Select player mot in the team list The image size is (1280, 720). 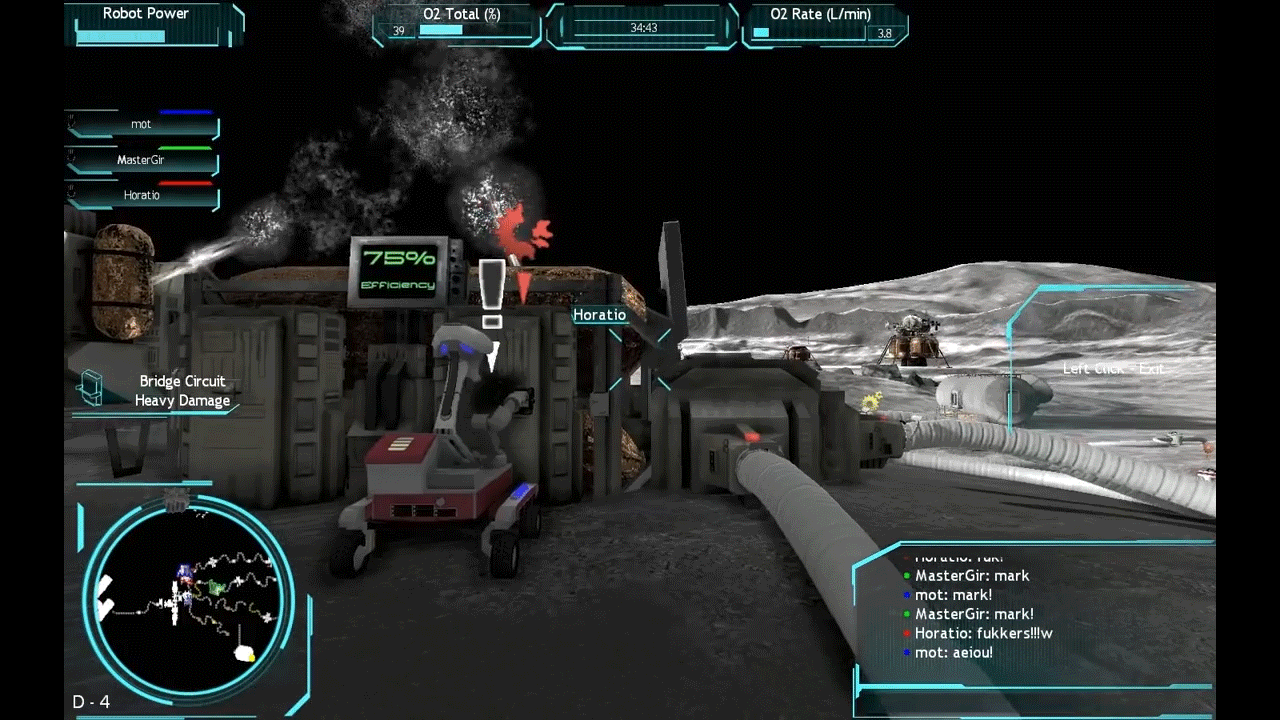click(x=142, y=125)
